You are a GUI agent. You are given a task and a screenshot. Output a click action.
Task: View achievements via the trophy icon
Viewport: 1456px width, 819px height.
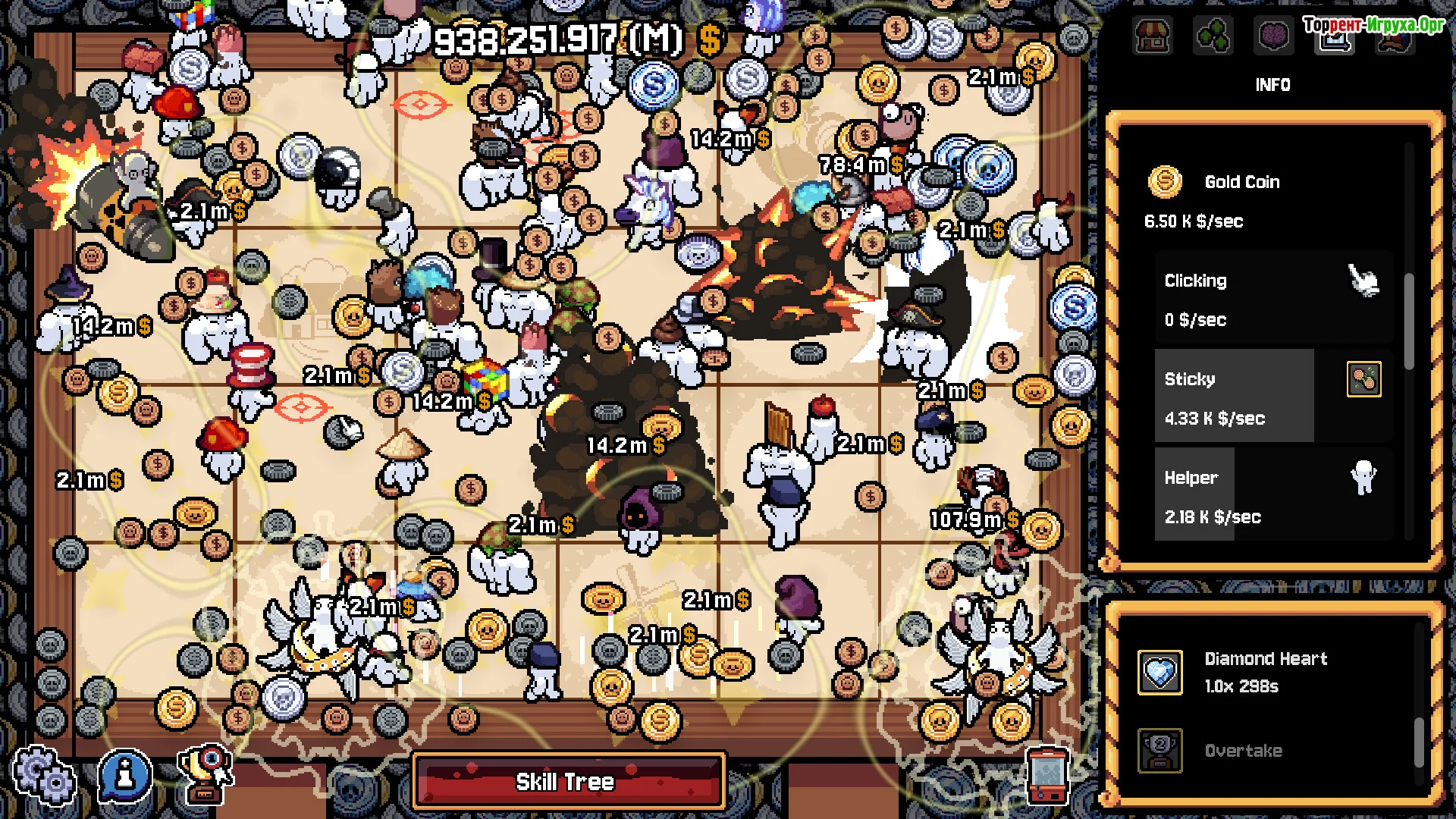click(205, 775)
